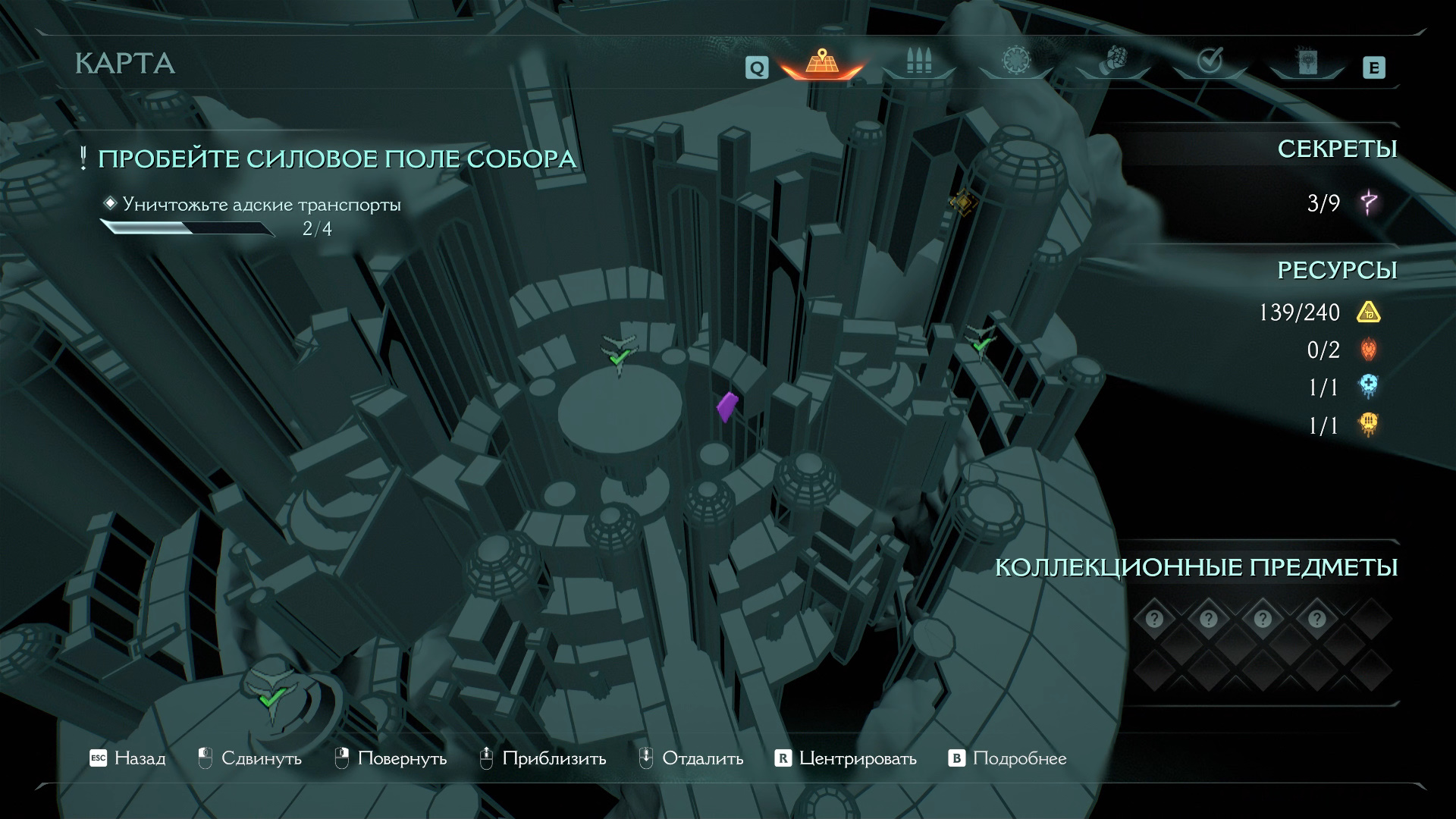
Task: Switch to the Arsenal tab with bullets icon
Action: (918, 62)
